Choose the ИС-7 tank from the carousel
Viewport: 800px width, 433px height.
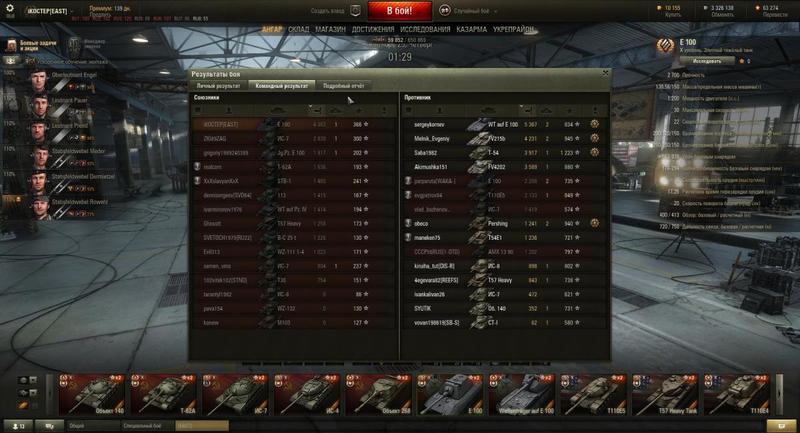[233, 393]
